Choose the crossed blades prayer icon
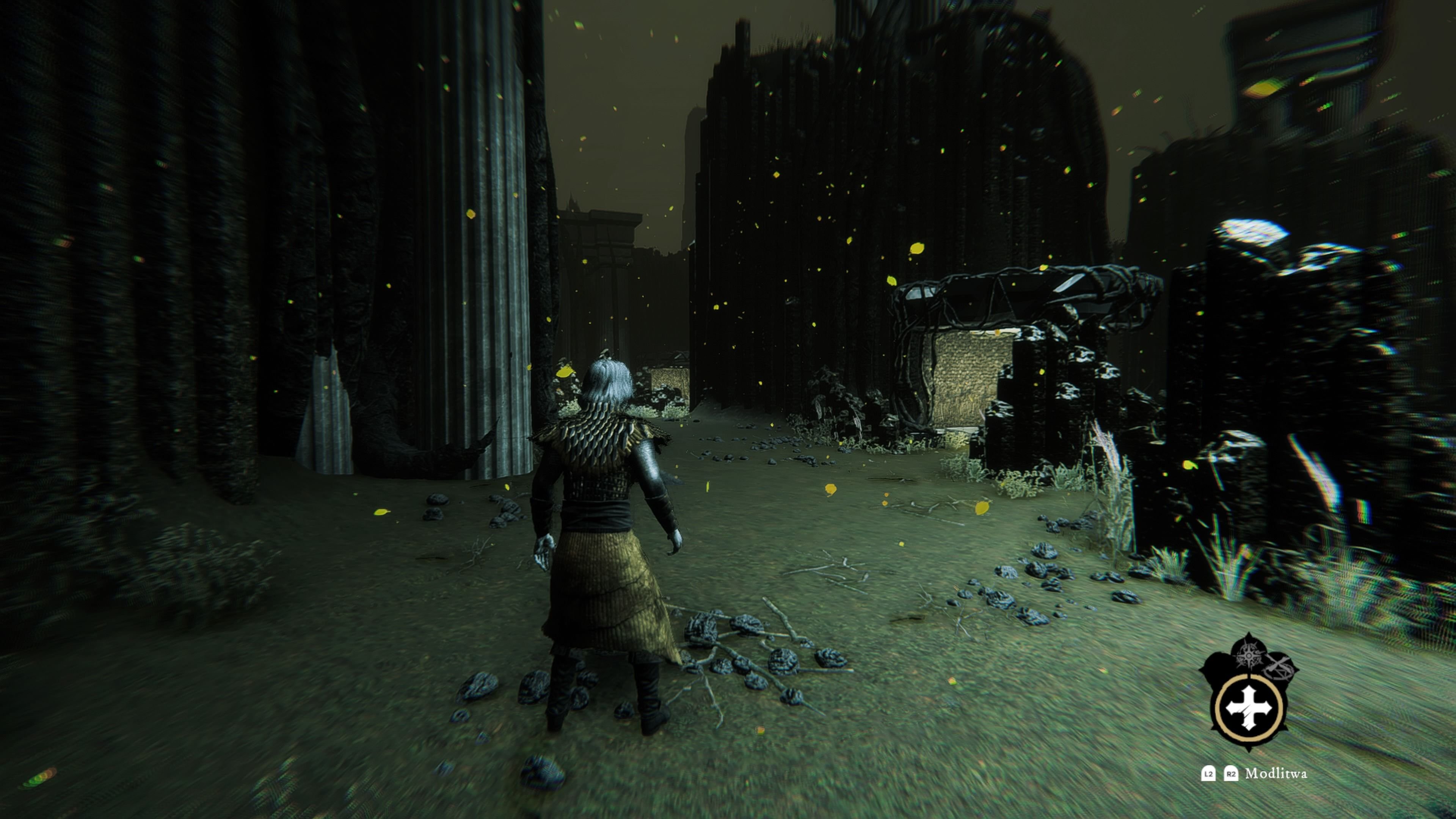The height and width of the screenshot is (819, 1456). tap(1278, 667)
